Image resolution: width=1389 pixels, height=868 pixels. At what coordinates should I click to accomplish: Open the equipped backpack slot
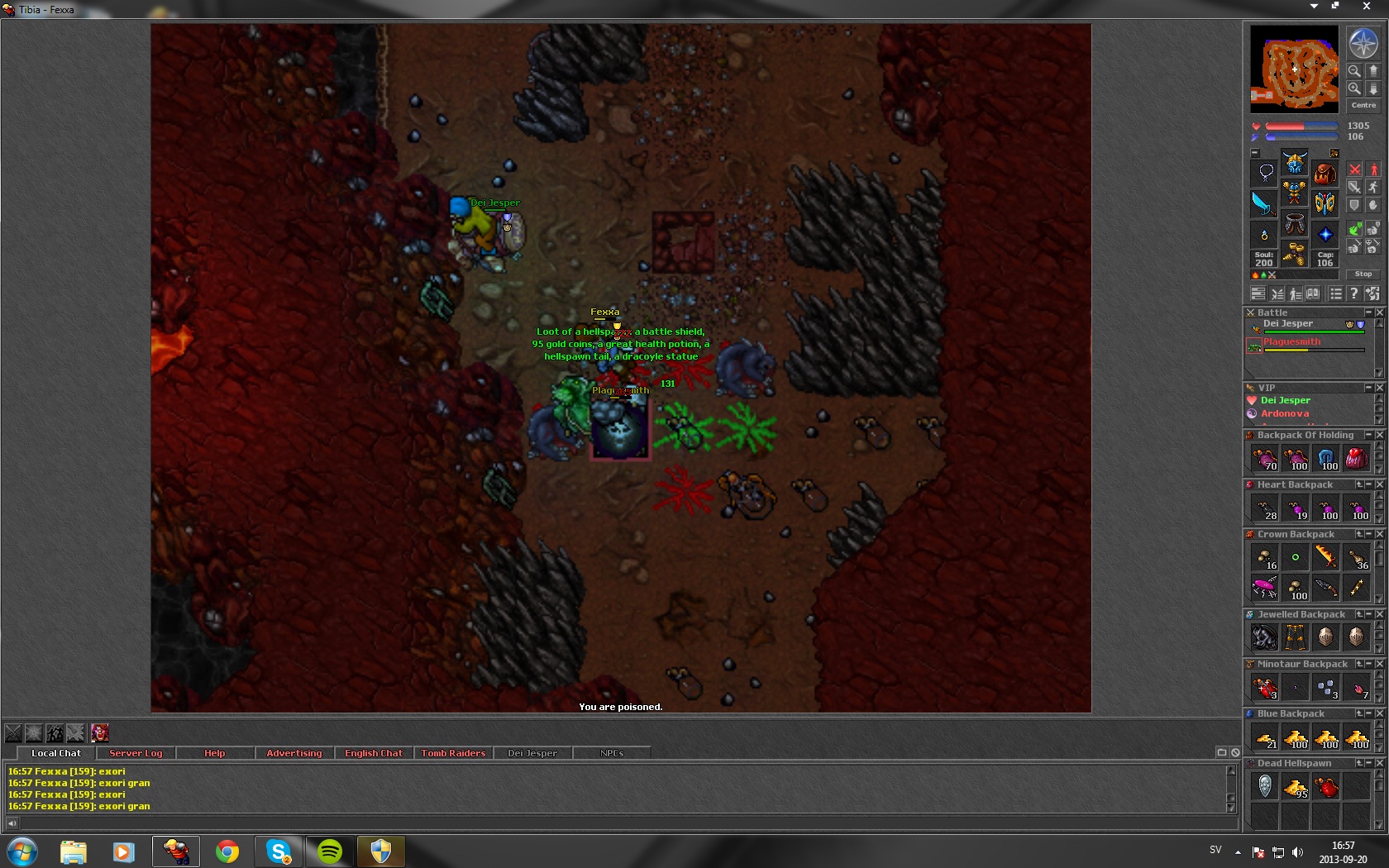1325,174
